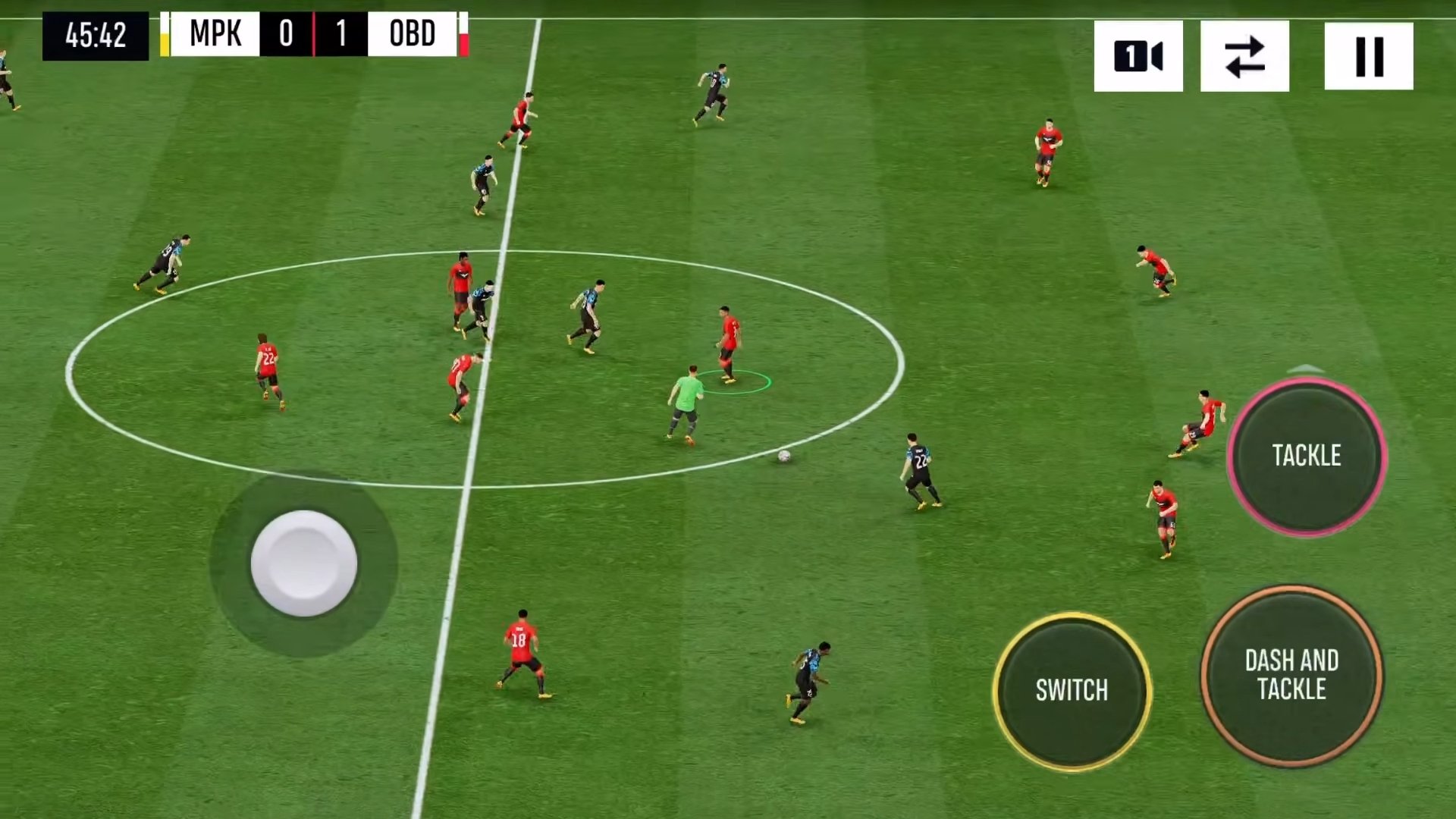Activate the DASH AND TACKLE button

tap(1291, 675)
